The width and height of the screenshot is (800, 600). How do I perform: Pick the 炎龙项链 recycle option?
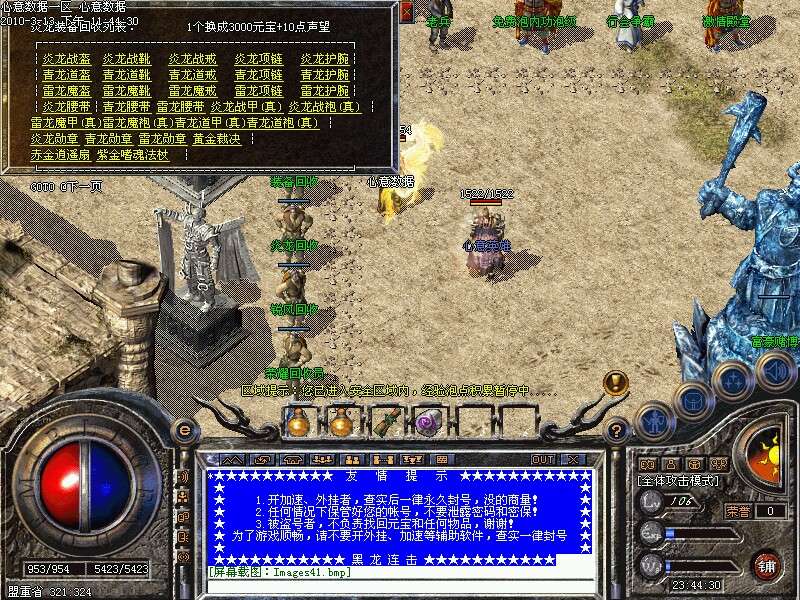[259, 59]
